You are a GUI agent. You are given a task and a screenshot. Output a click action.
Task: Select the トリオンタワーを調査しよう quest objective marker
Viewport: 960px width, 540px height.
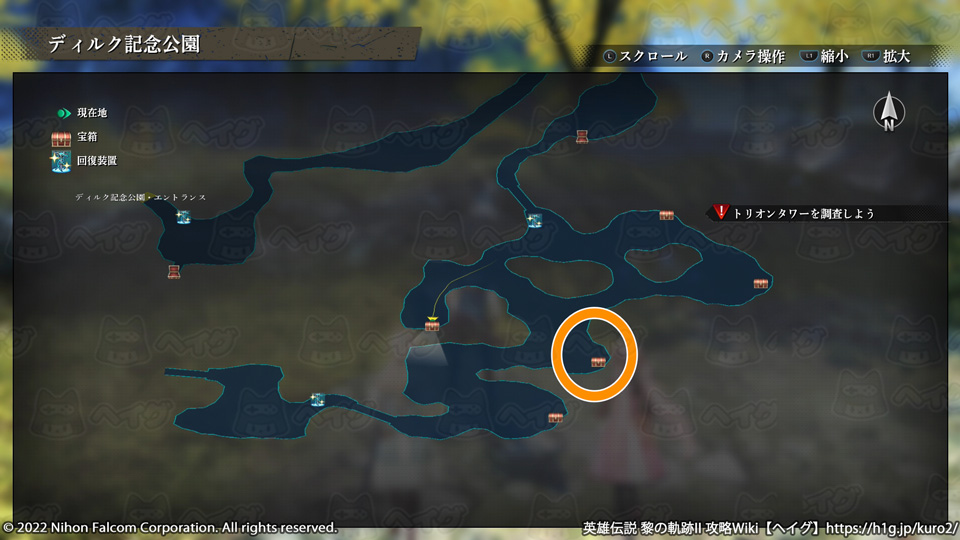[x=722, y=213]
